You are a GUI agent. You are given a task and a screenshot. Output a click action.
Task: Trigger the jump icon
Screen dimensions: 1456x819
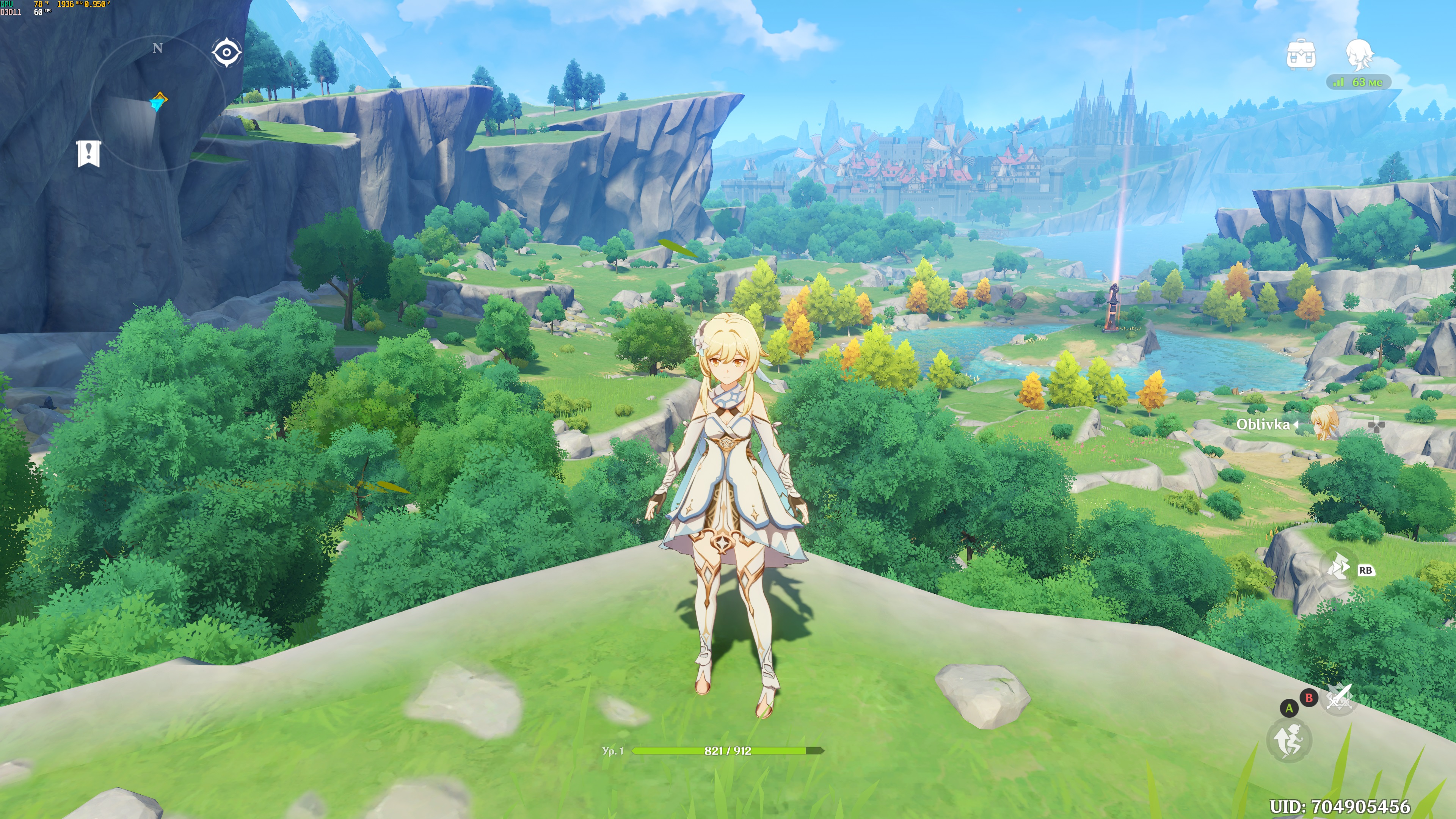[x=1289, y=741]
